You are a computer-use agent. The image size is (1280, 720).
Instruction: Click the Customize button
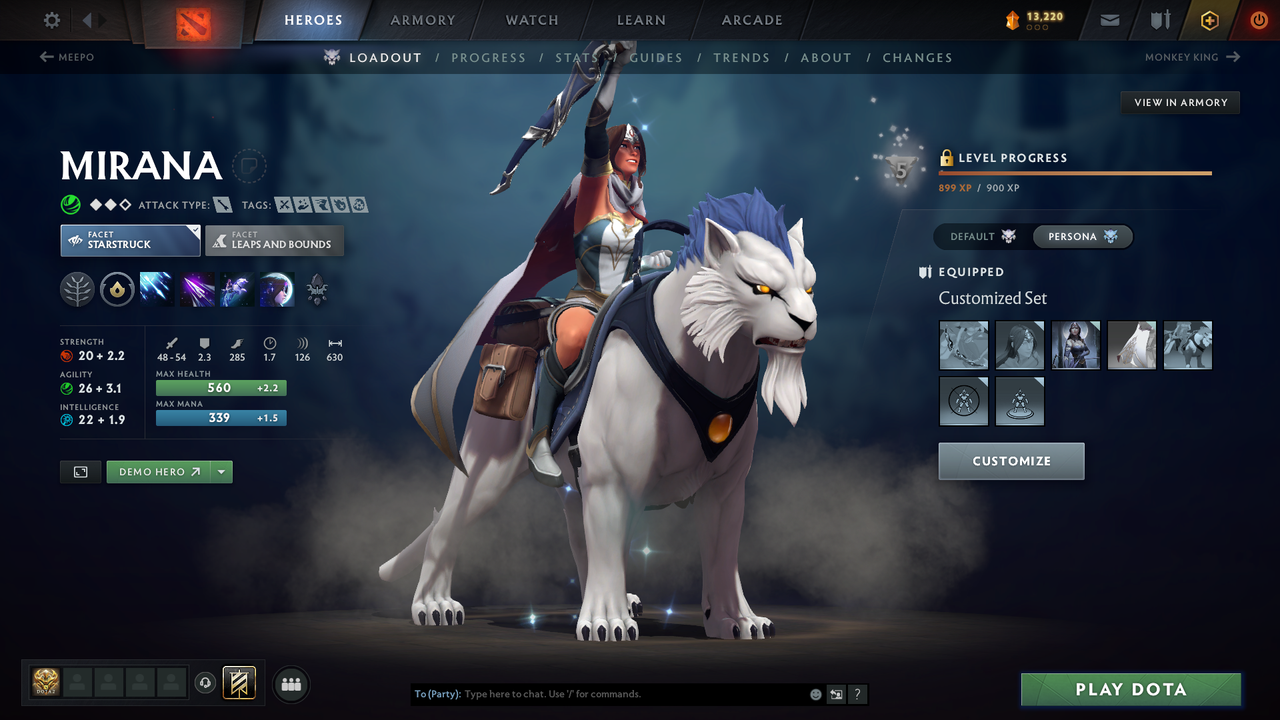(1011, 461)
